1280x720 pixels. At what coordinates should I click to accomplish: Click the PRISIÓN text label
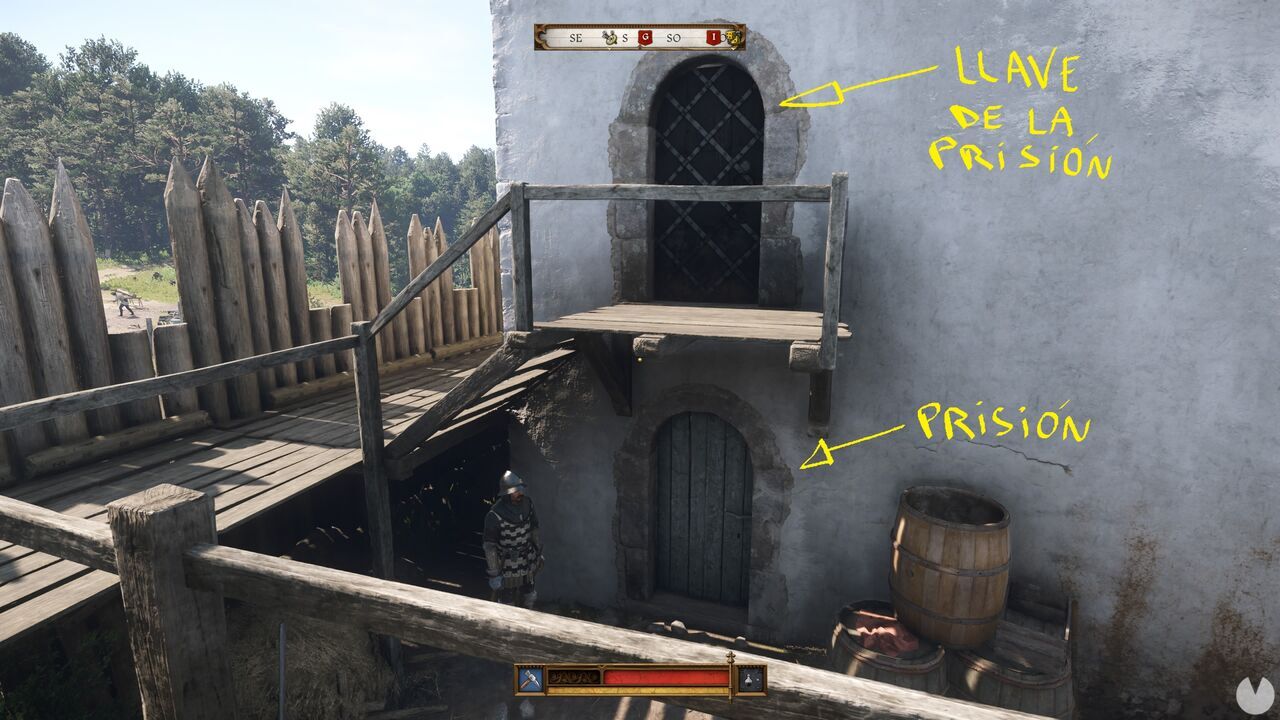(x=1000, y=420)
